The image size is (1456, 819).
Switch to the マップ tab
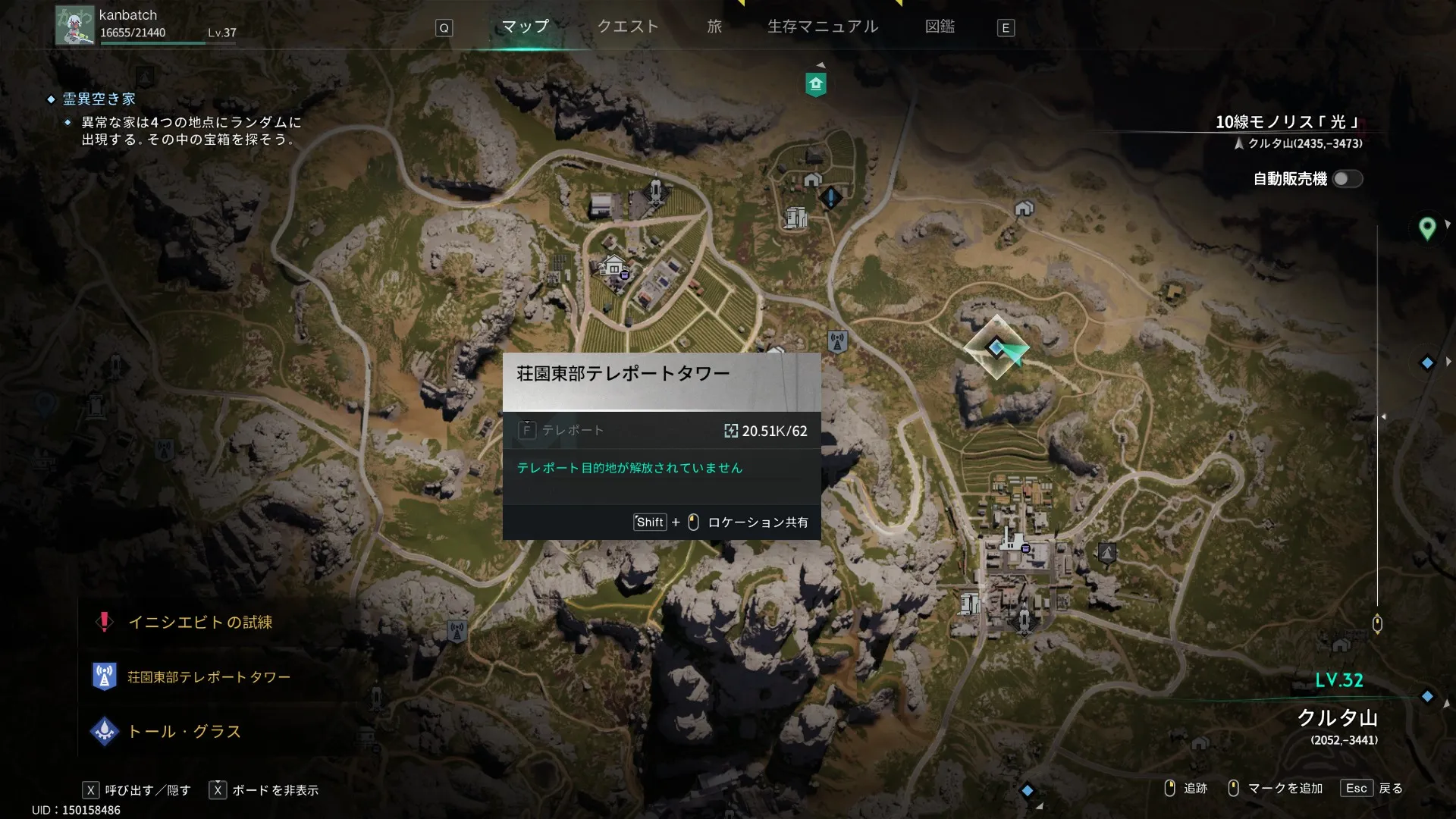(525, 27)
